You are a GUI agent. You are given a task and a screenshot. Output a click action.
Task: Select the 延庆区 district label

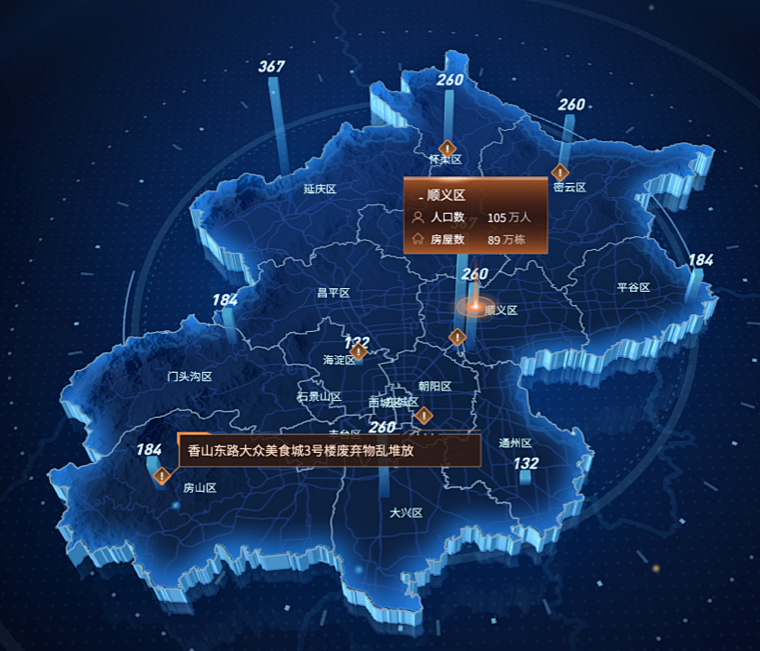pyautogui.click(x=320, y=188)
